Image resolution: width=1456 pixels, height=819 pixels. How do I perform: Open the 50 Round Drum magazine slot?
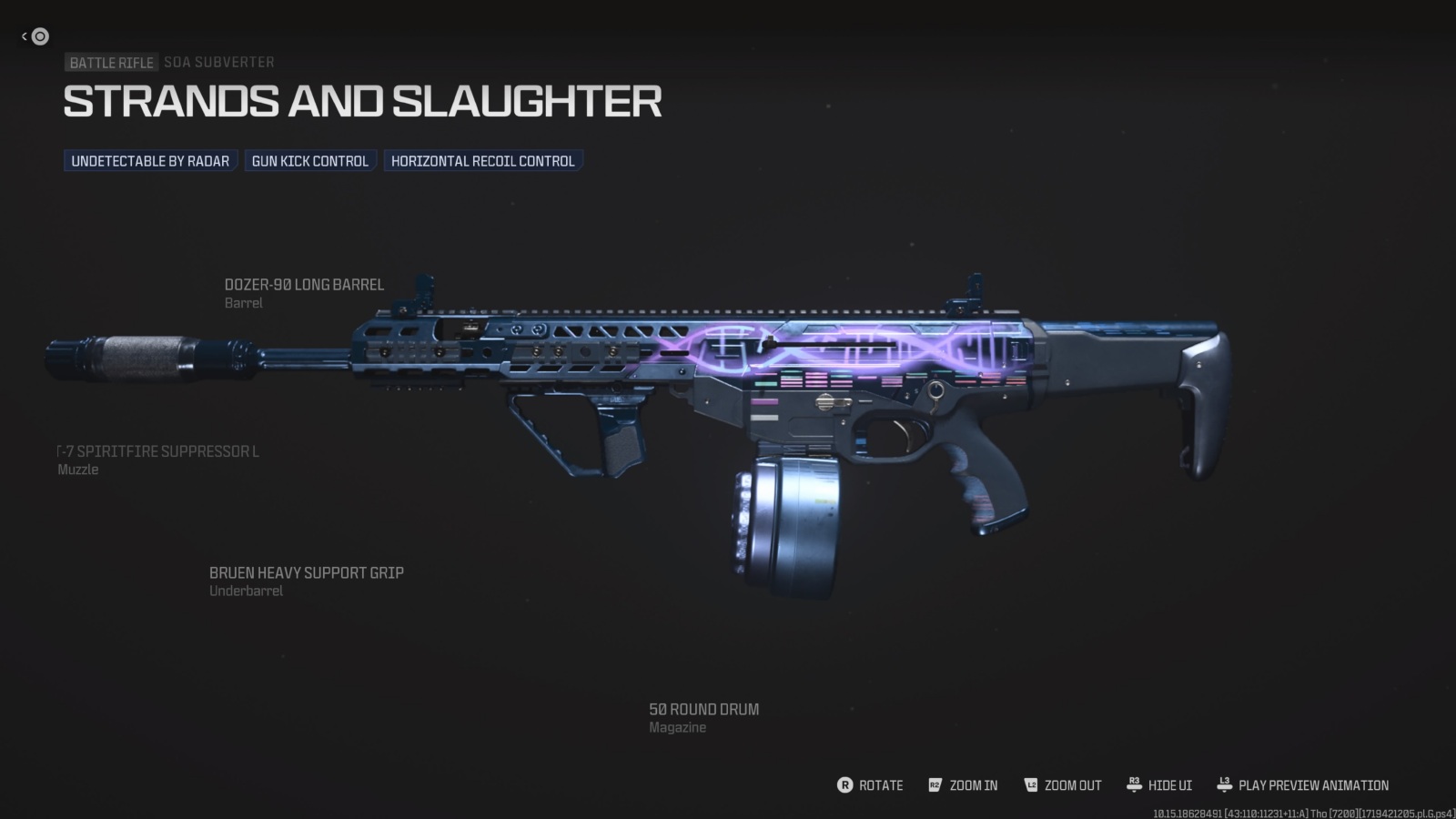click(703, 709)
